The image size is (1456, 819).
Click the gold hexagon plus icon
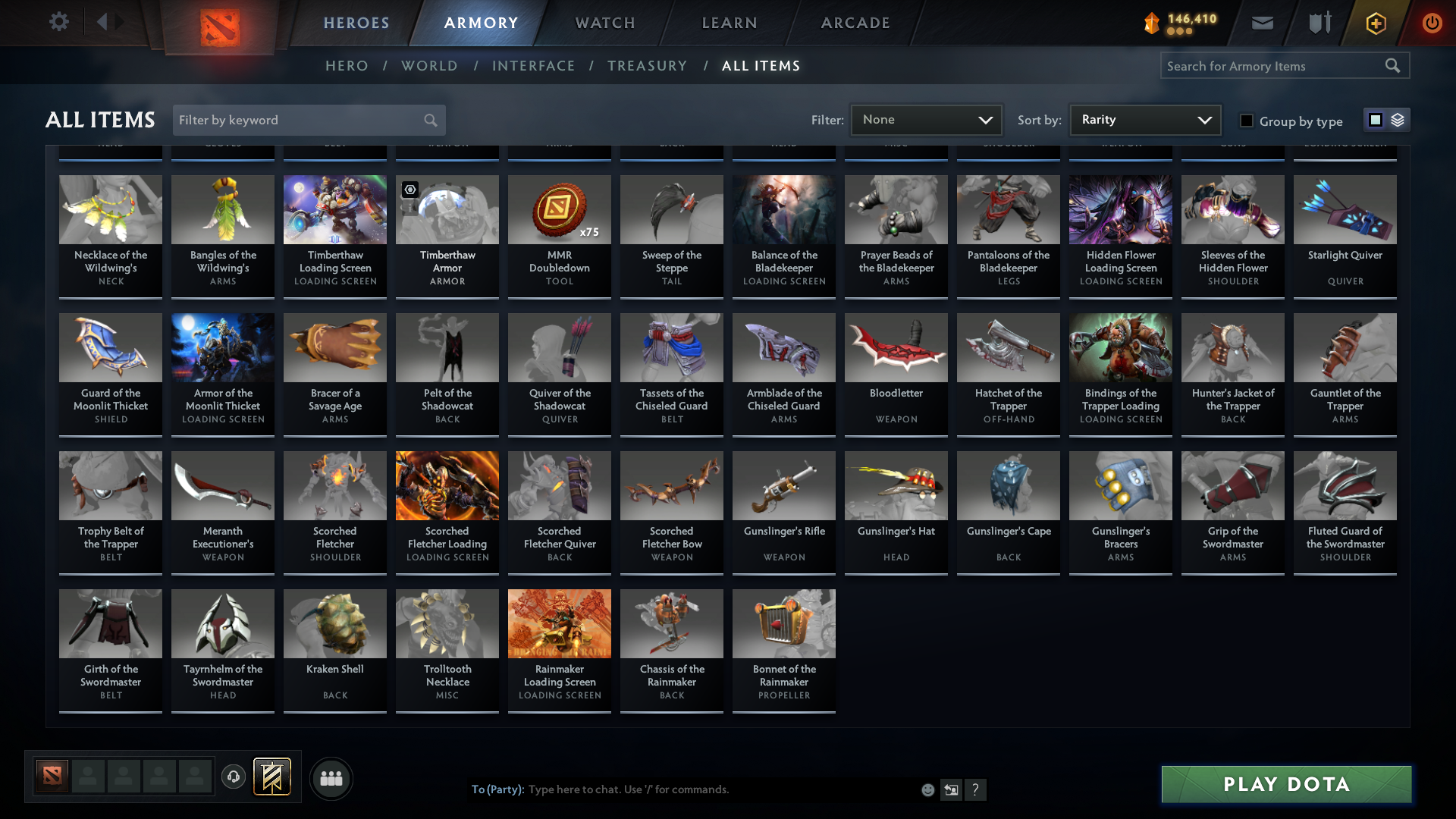coord(1375,23)
